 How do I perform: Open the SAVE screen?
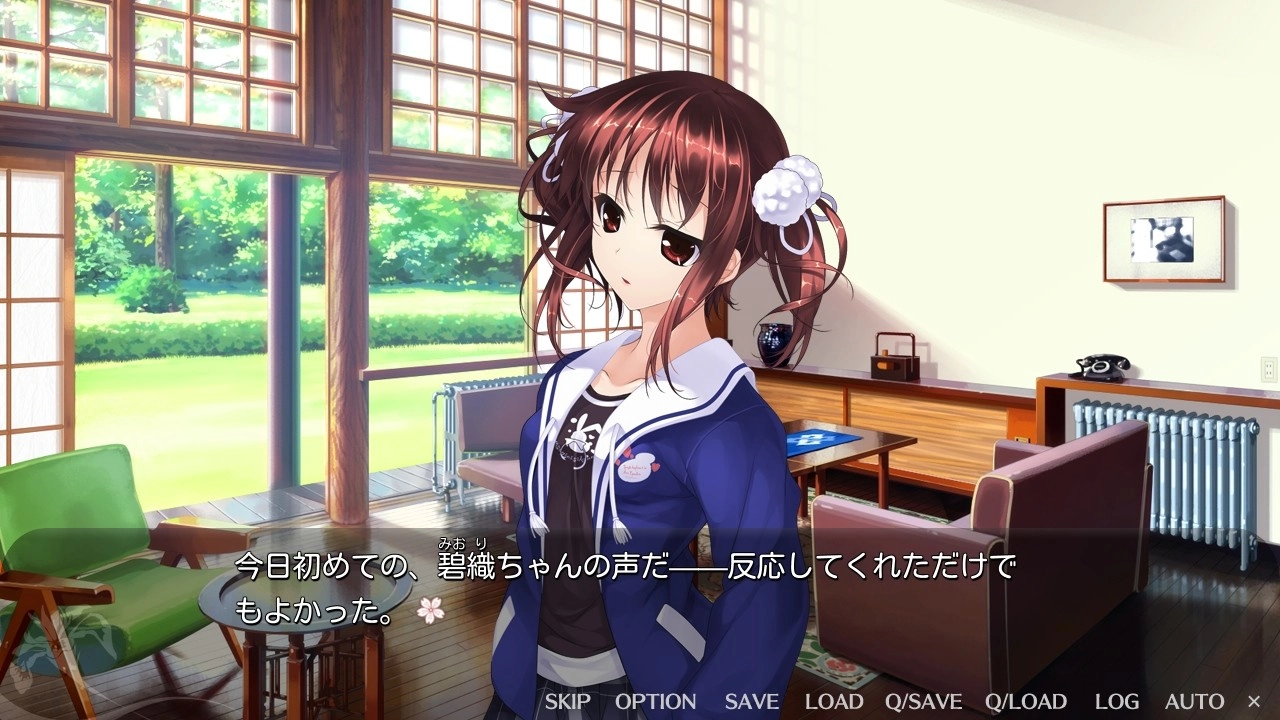750,701
